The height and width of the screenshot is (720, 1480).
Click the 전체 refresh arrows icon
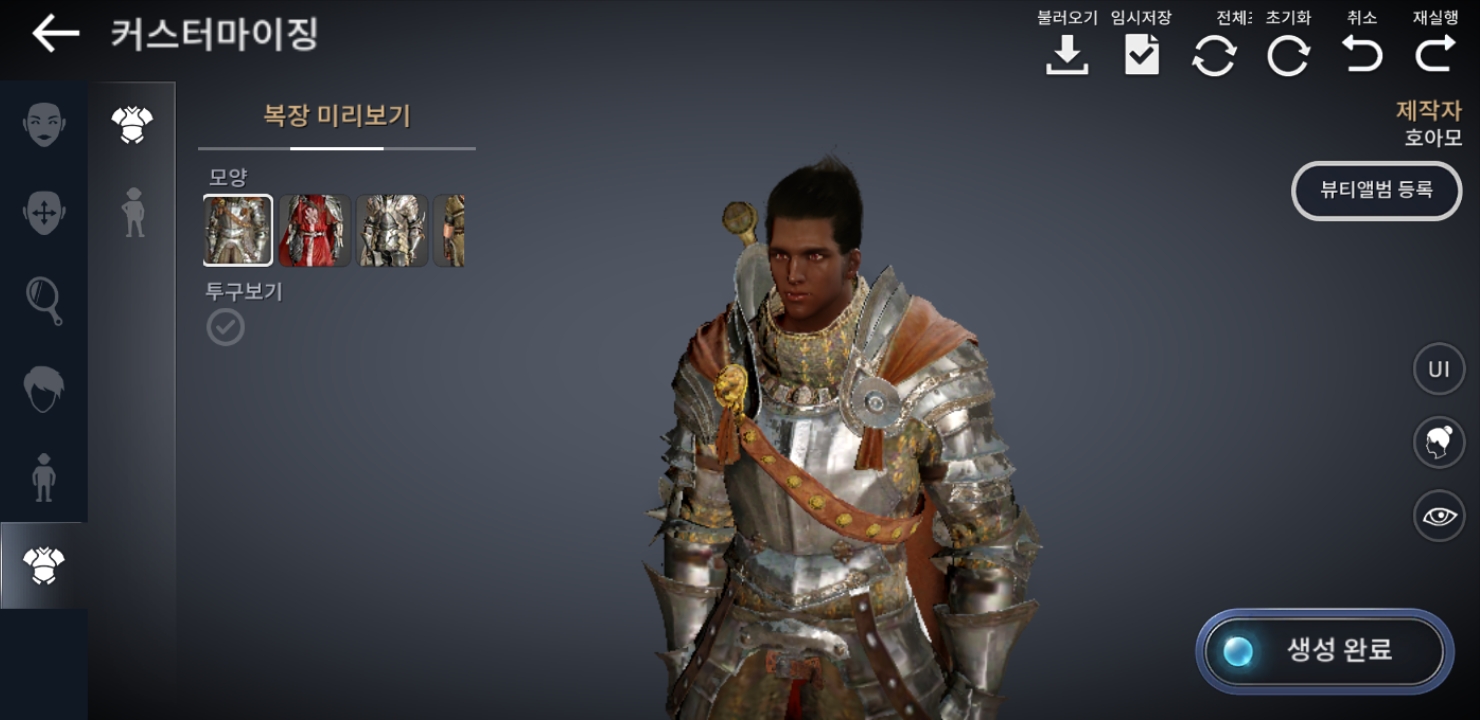coord(1214,55)
